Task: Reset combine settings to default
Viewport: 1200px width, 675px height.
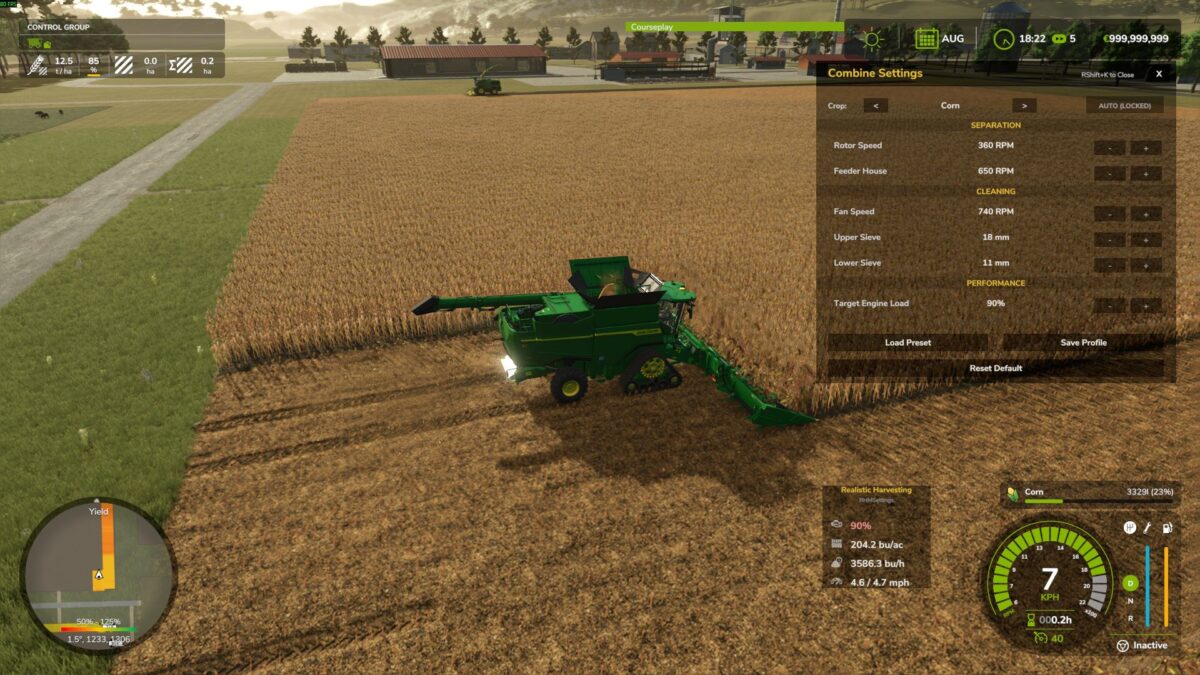Action: pos(995,368)
